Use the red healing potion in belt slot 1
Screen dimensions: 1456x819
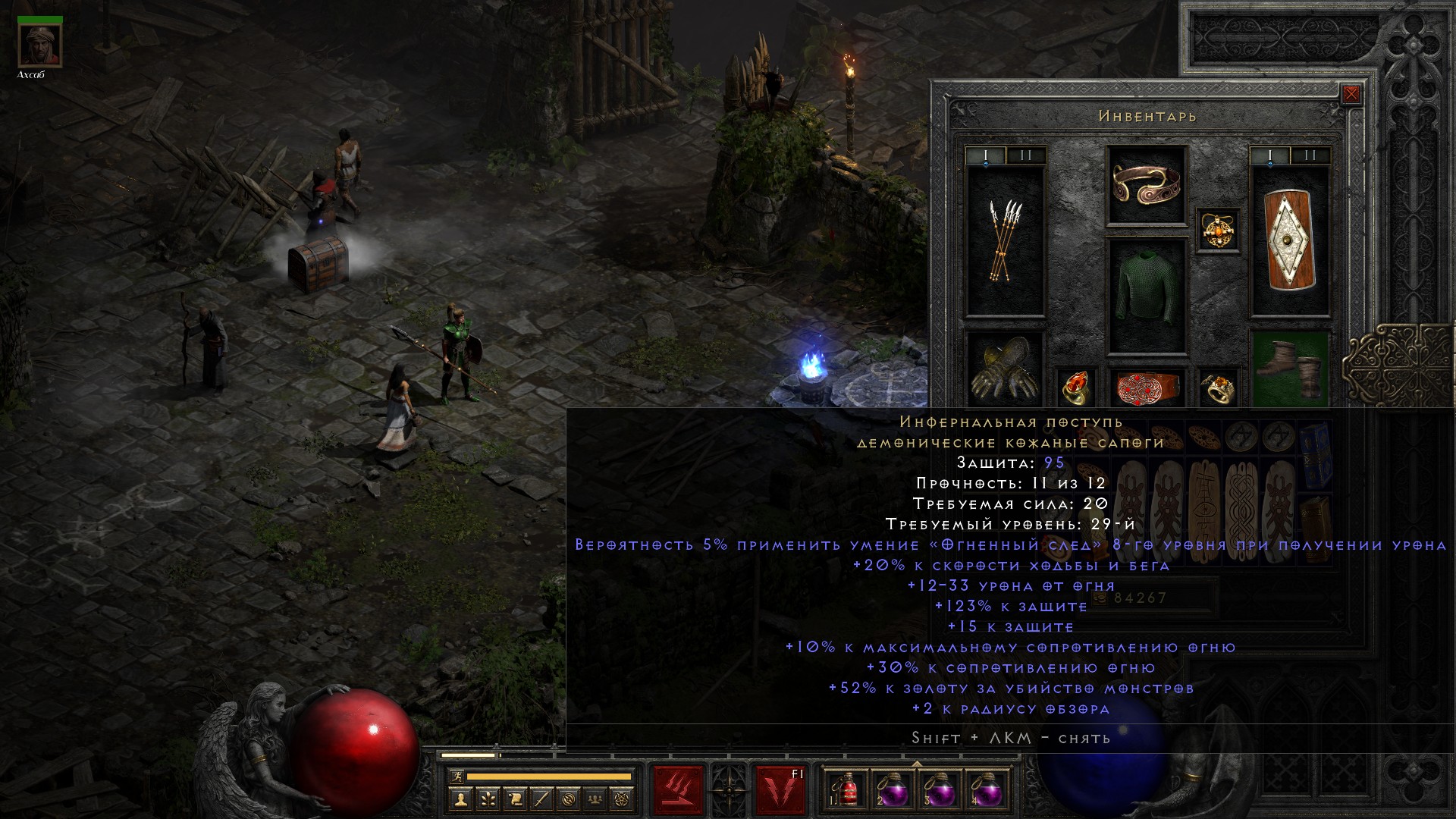[849, 789]
